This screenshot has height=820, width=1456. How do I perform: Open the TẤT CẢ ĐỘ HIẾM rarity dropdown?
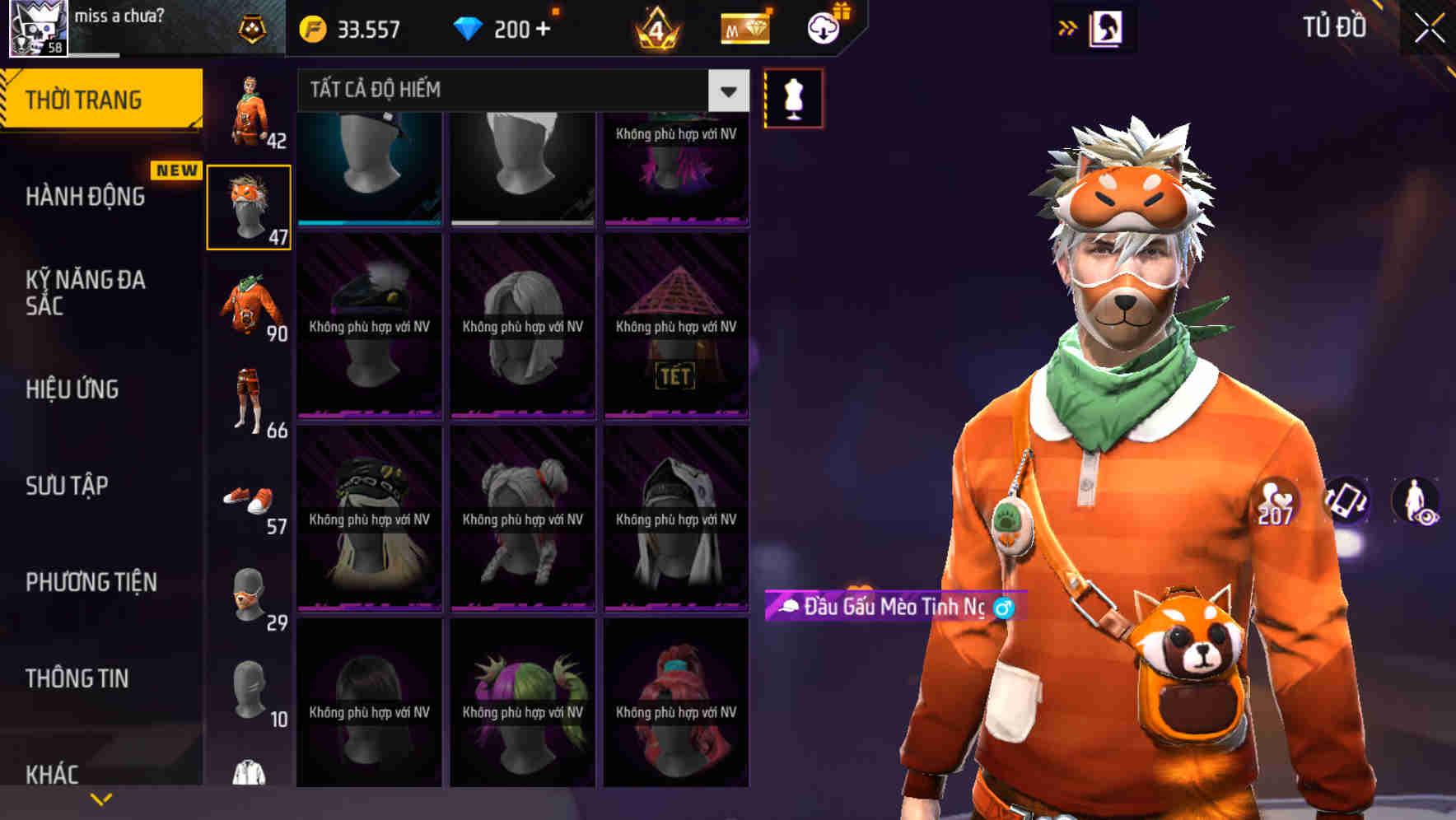coord(519,91)
